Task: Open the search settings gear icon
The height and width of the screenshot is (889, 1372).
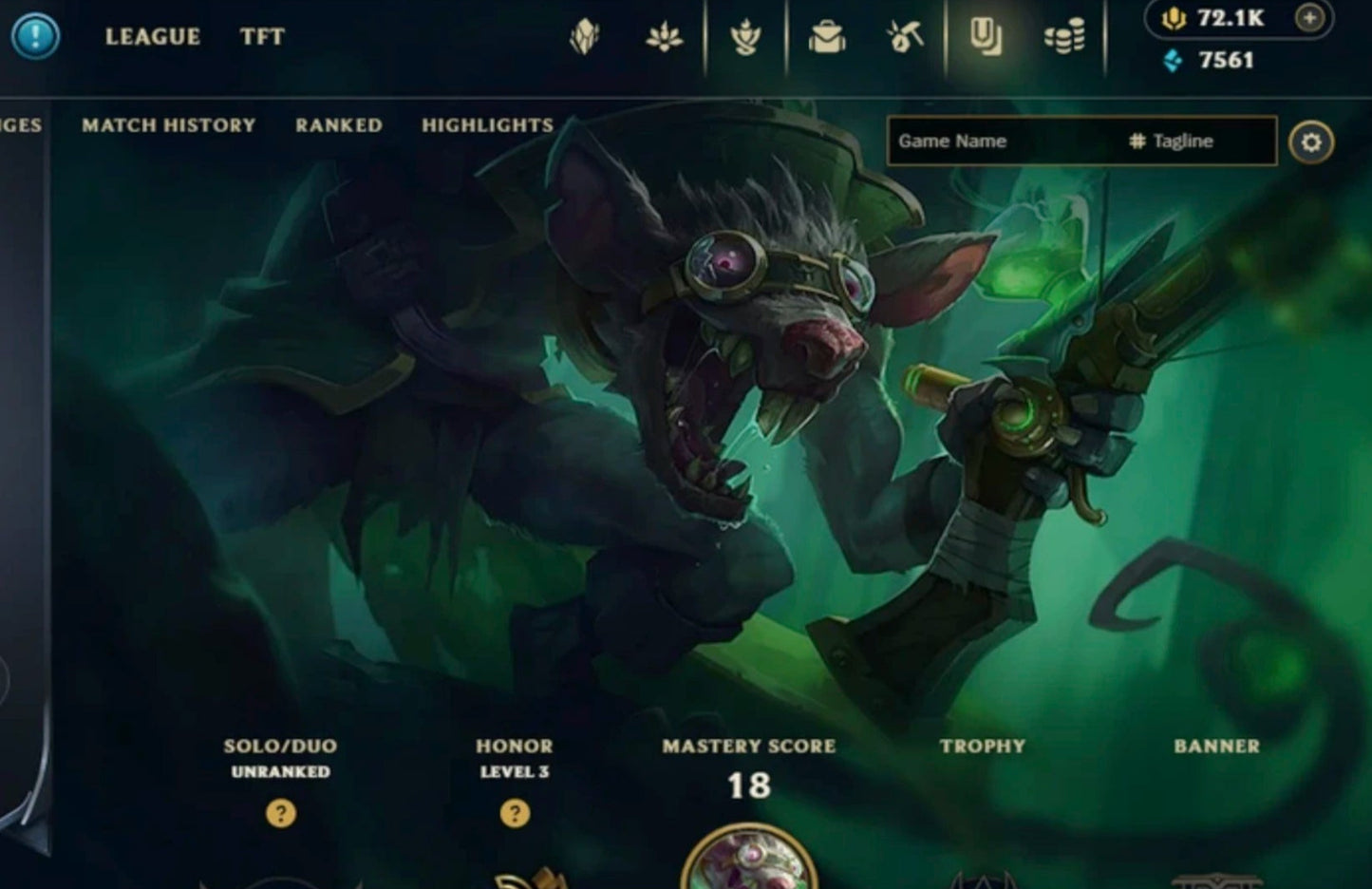Action: tap(1313, 140)
